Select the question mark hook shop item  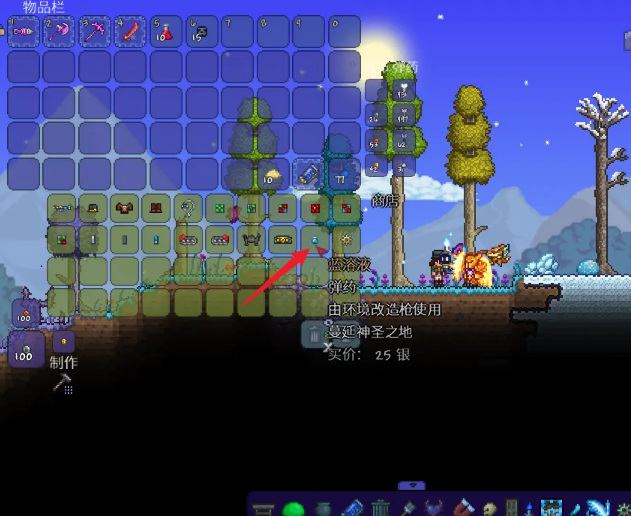(x=187, y=208)
